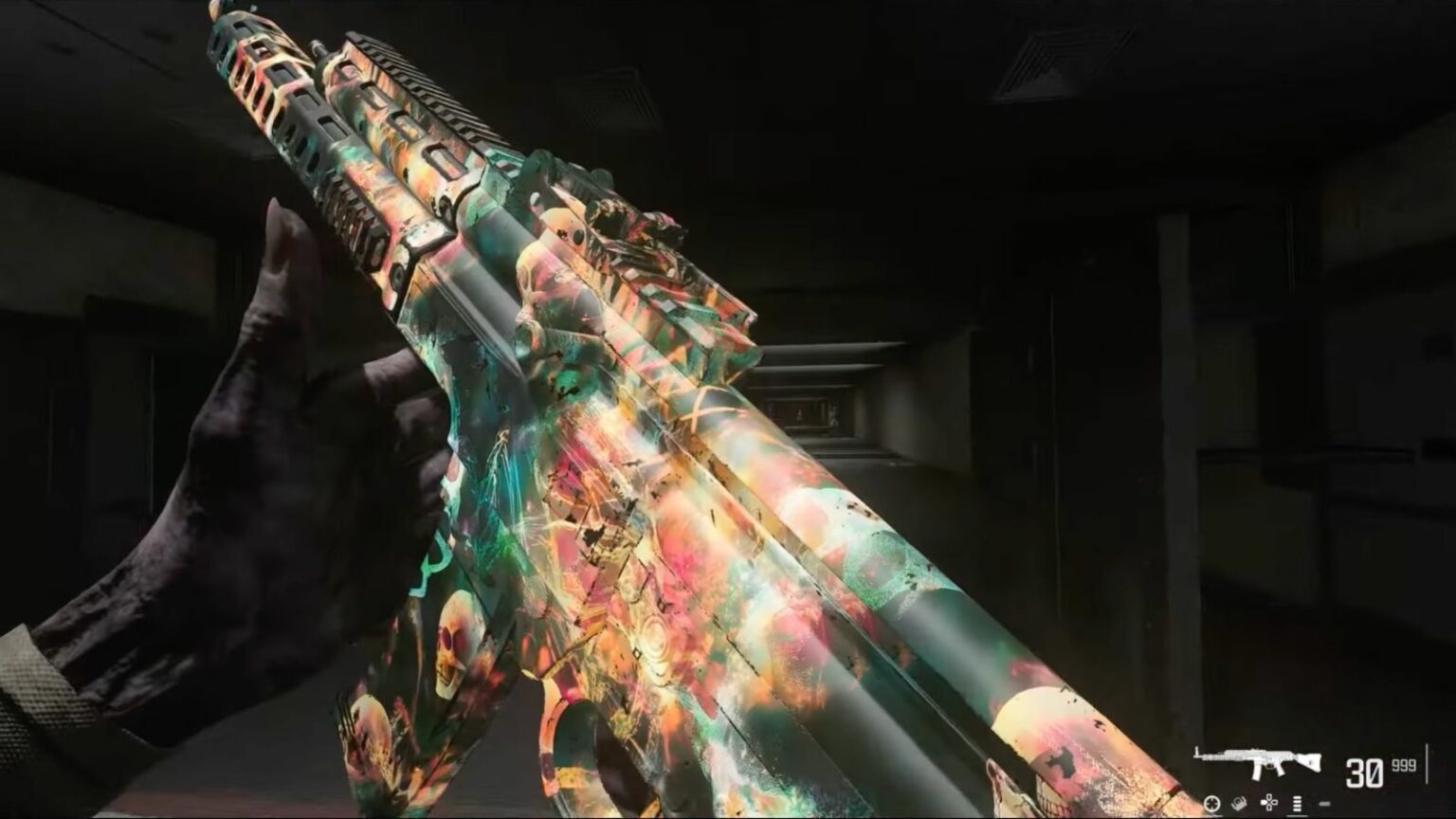Select the crosshair reticle icon in the HUD
The image size is (1456, 819).
(1211, 803)
